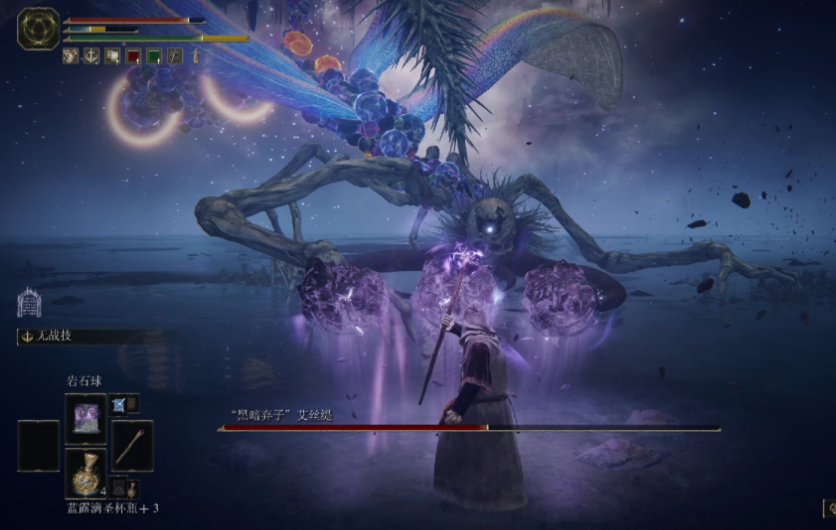Click the golden figure status icon
Viewport: 836px width, 530px height.
click(196, 56)
